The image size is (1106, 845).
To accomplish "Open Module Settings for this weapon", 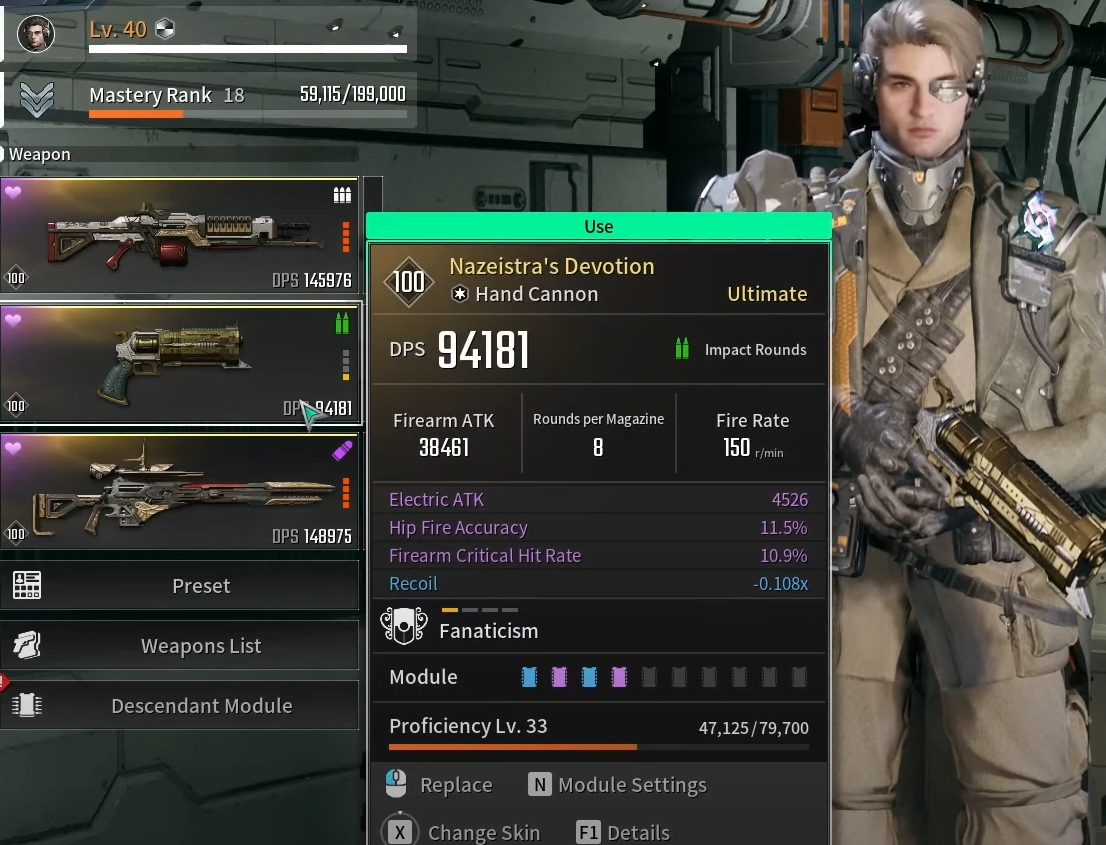I will (618, 785).
